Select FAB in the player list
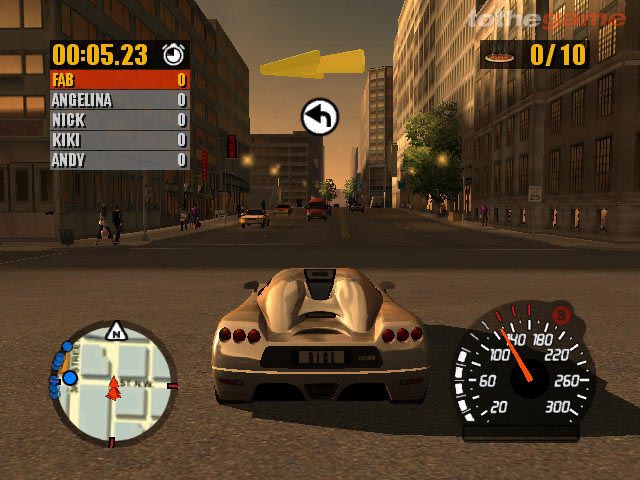 pyautogui.click(x=120, y=80)
